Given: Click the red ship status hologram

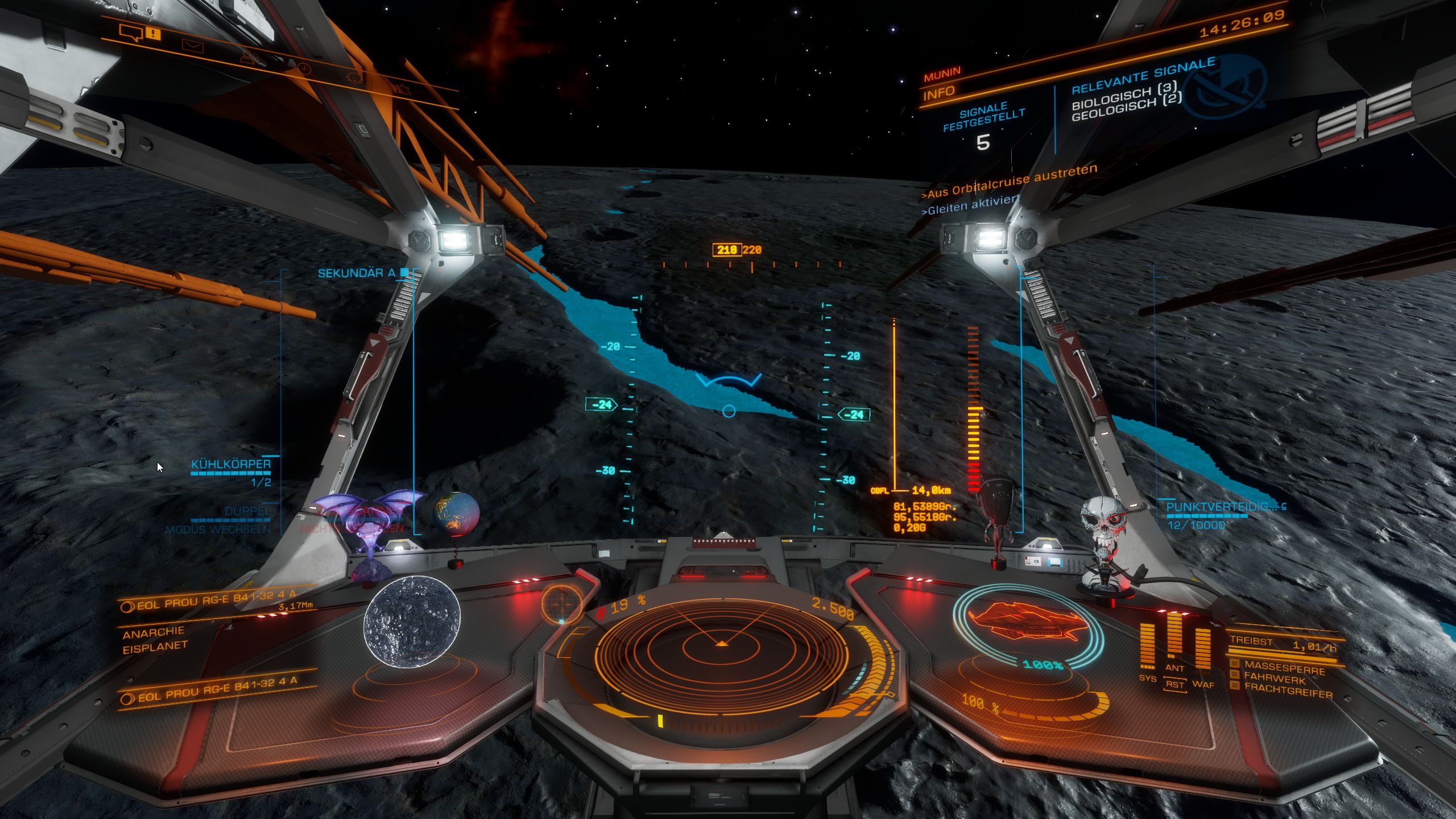Looking at the screenshot, I should [x=1027, y=623].
